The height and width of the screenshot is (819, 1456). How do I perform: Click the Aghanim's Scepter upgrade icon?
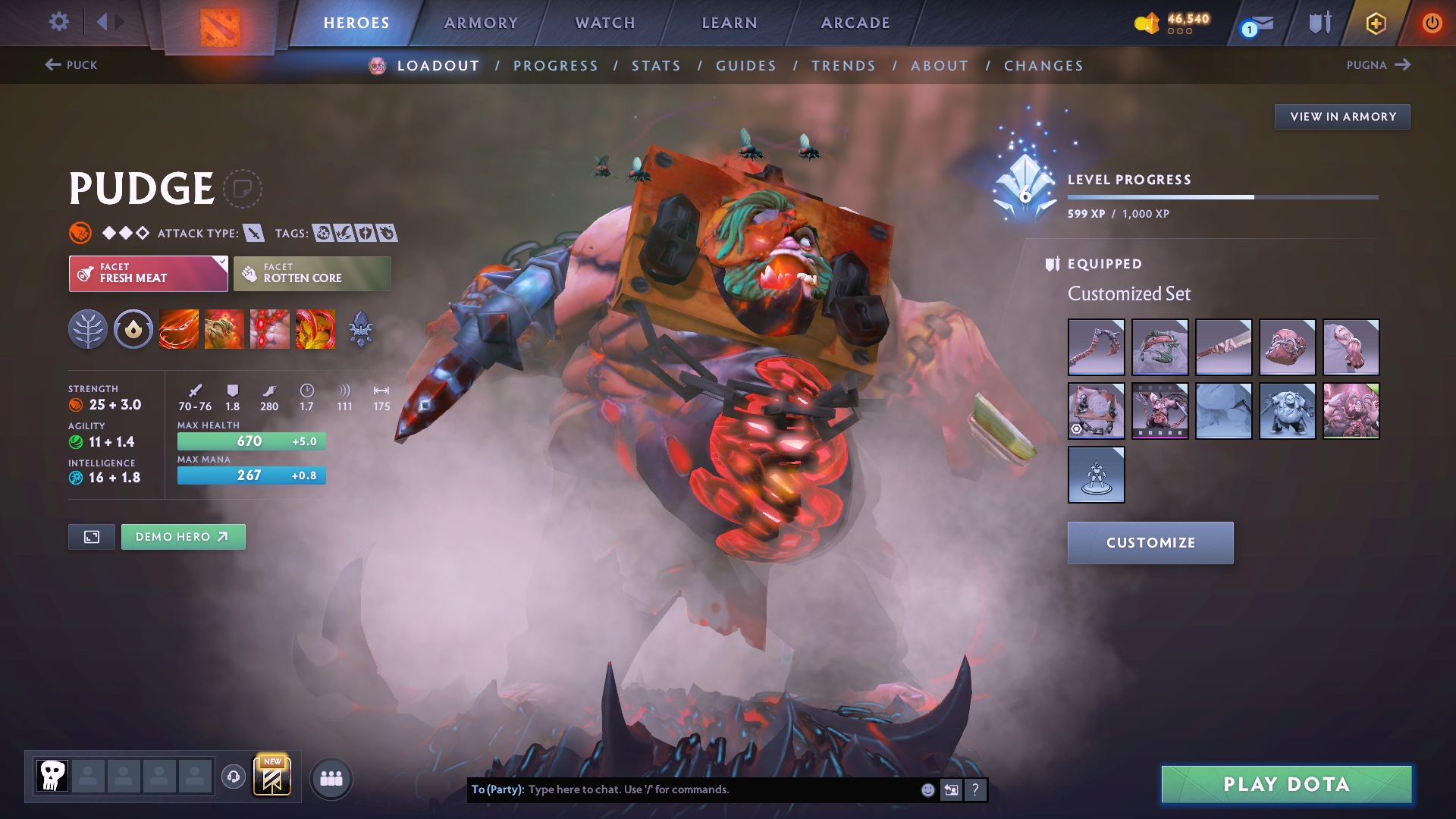(361, 328)
